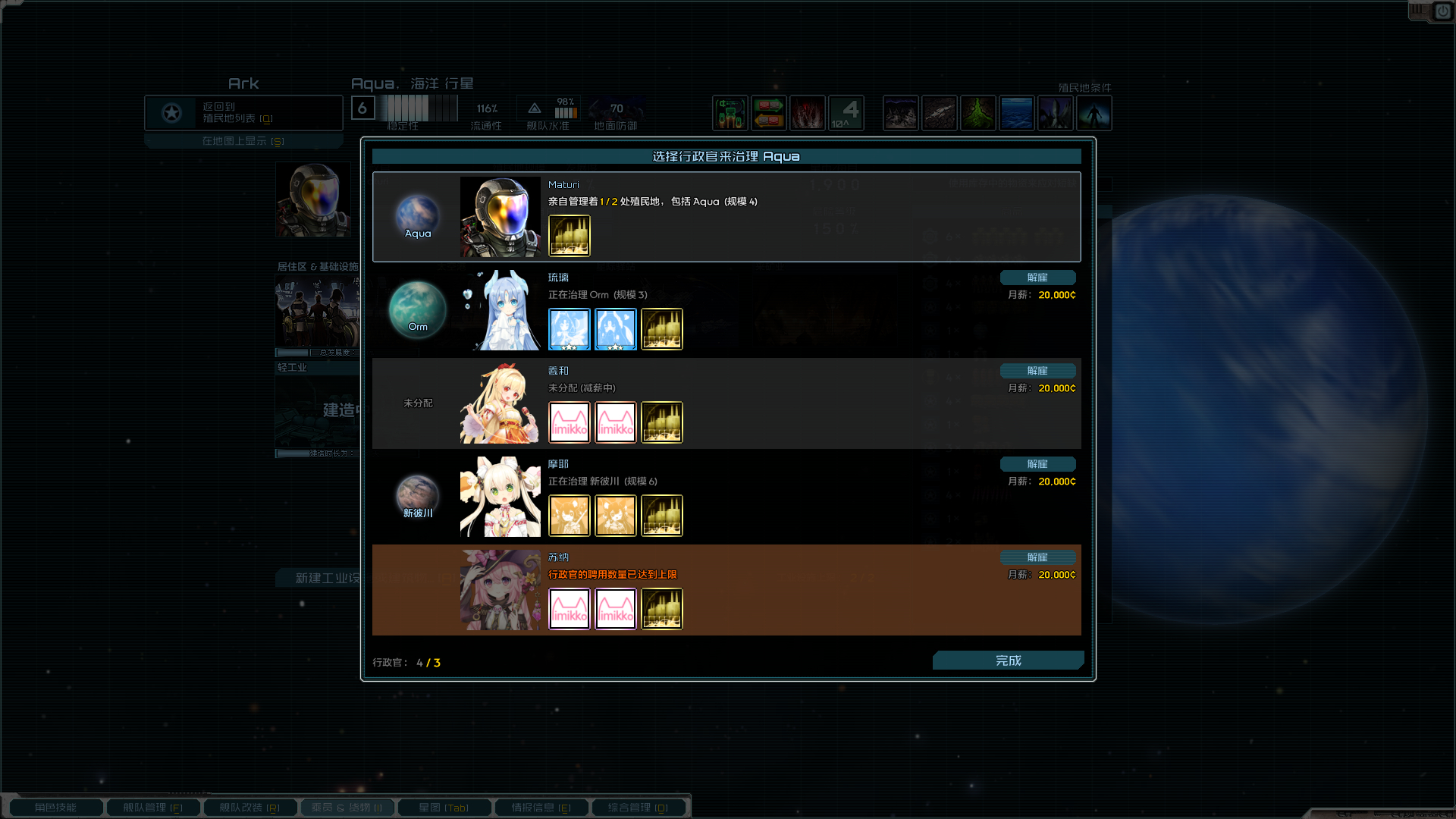This screenshot has width=1456, height=819.
Task: Dismiss 苏纳 via her 解雇 button
Action: tap(1038, 557)
